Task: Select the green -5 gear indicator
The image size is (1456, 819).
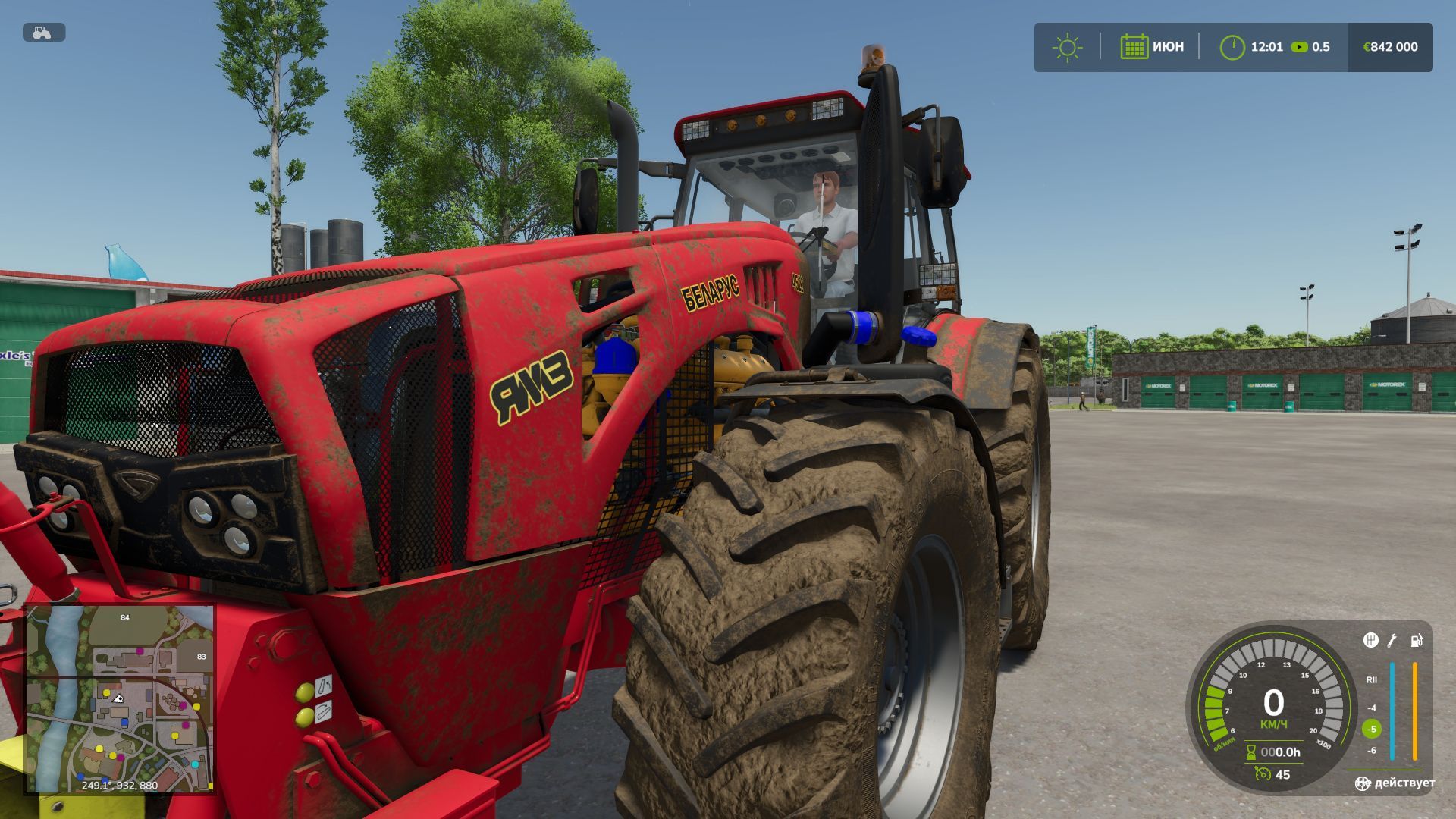Action: (1371, 728)
